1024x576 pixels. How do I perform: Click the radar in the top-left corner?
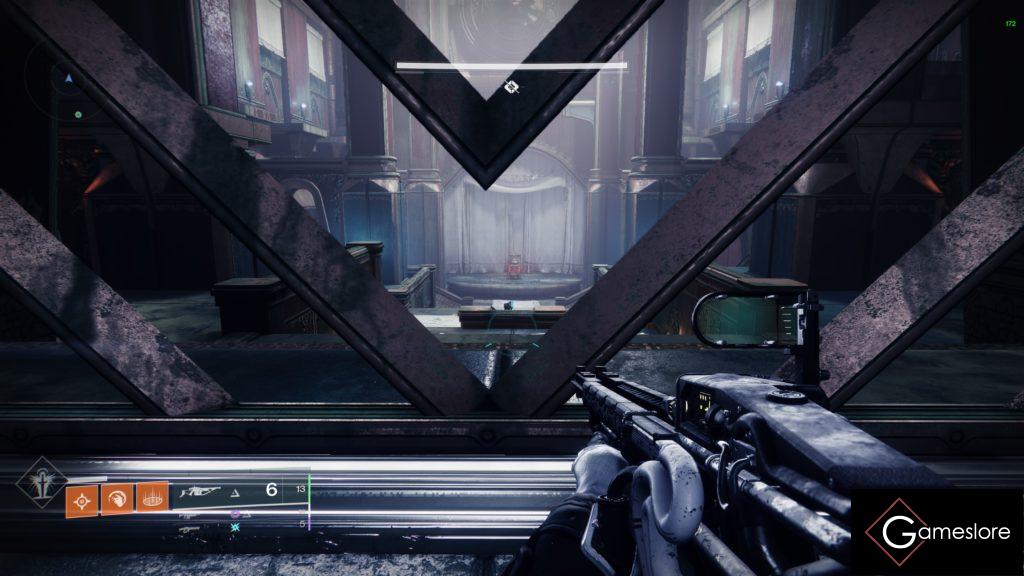point(67,78)
